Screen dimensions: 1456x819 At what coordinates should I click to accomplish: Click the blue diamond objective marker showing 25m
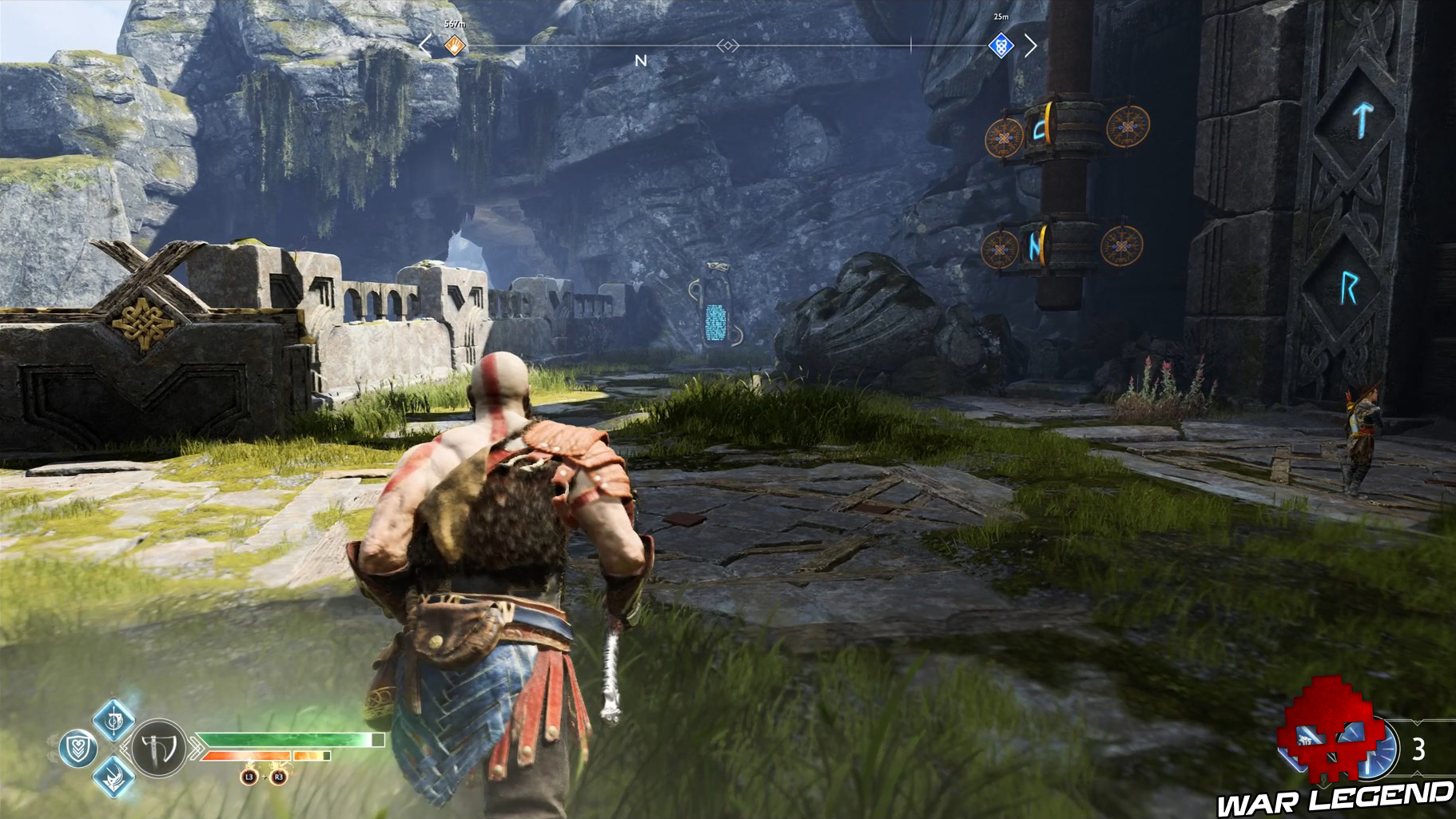click(x=1001, y=46)
